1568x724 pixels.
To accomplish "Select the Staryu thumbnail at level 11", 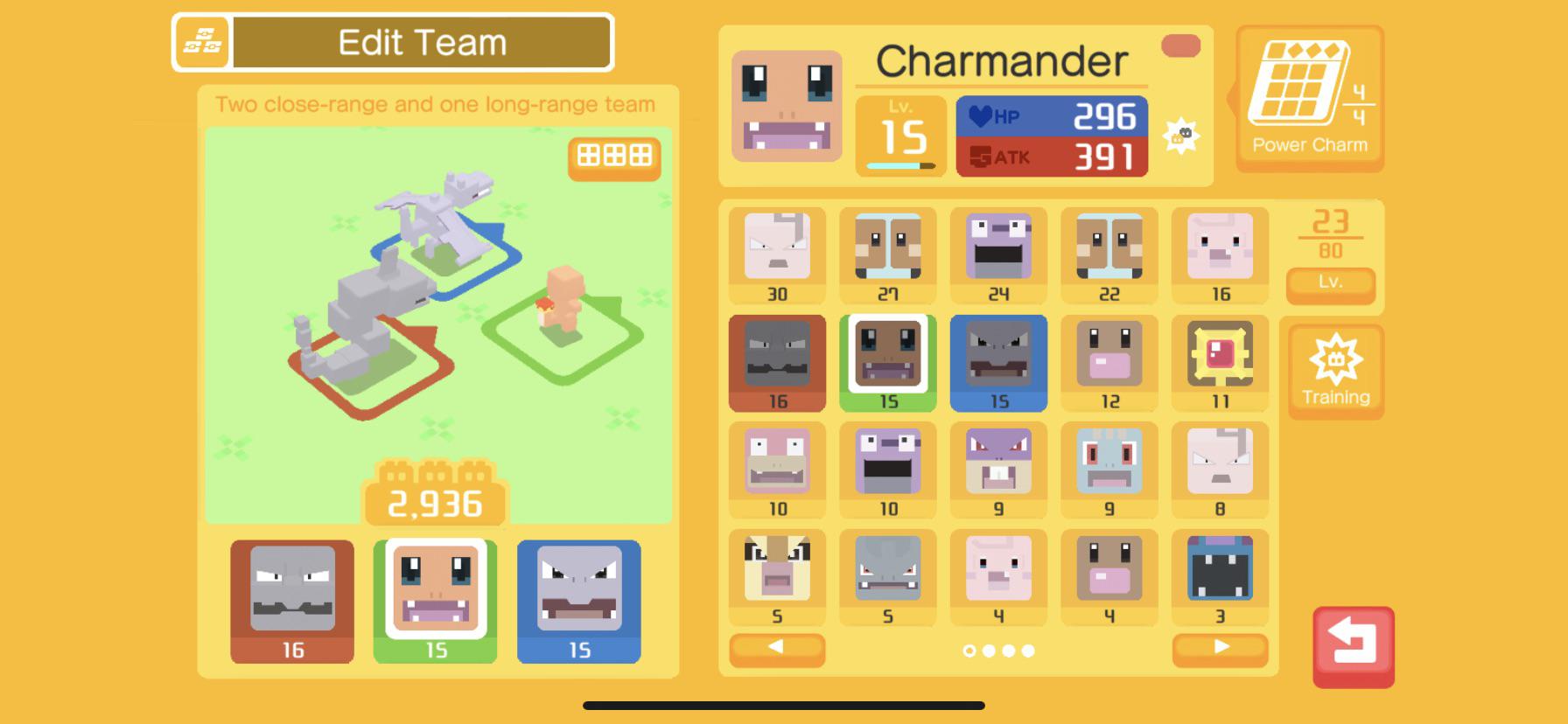I will pyautogui.click(x=1220, y=355).
